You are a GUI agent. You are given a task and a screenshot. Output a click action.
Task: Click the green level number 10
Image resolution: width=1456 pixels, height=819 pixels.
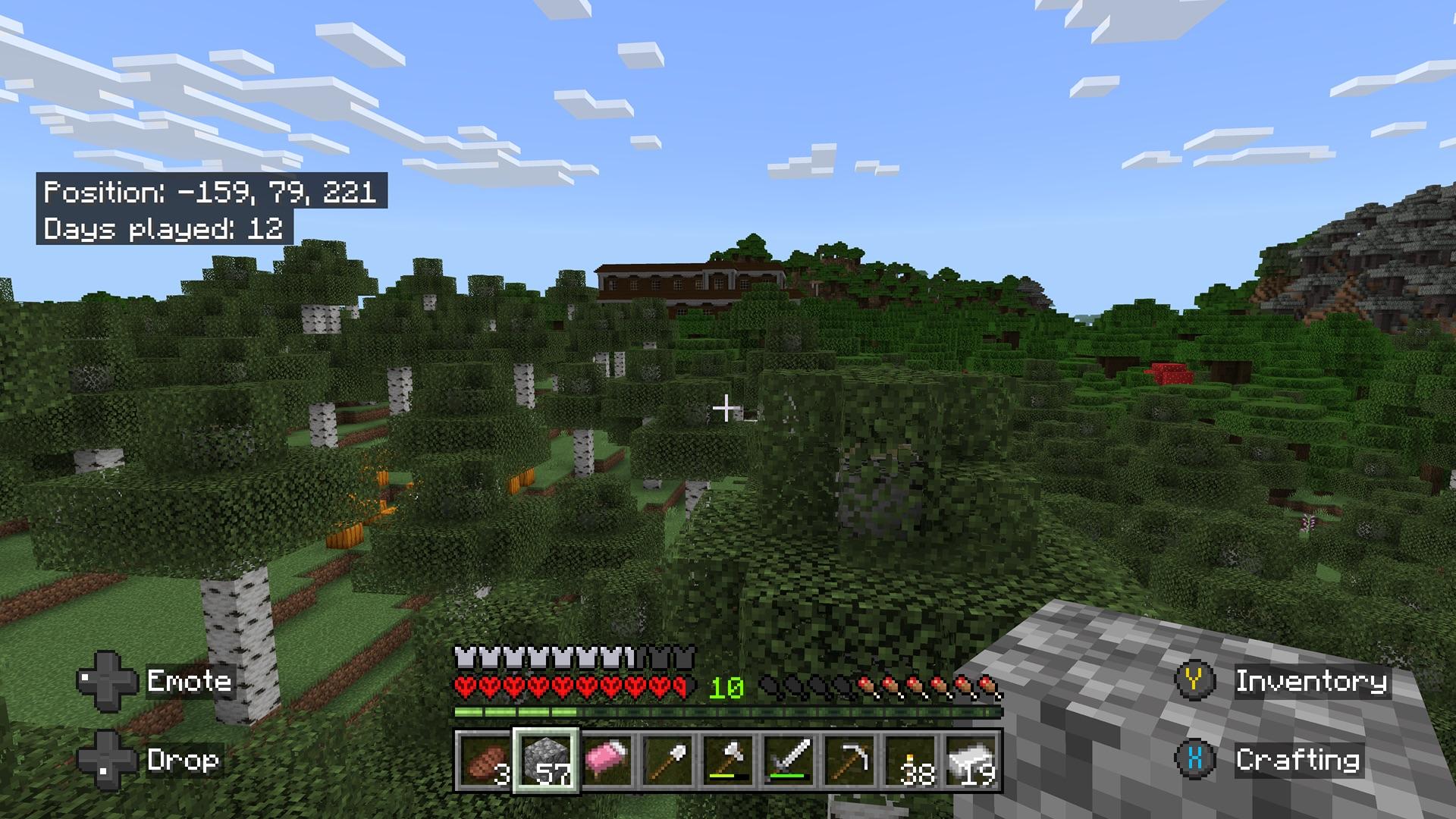click(726, 687)
